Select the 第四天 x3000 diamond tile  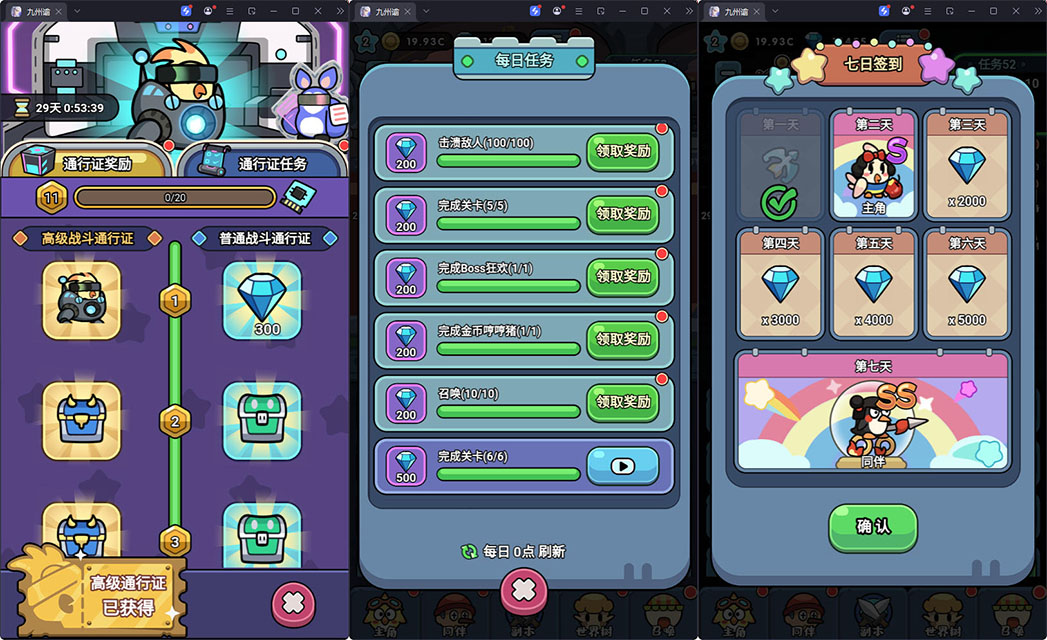780,285
